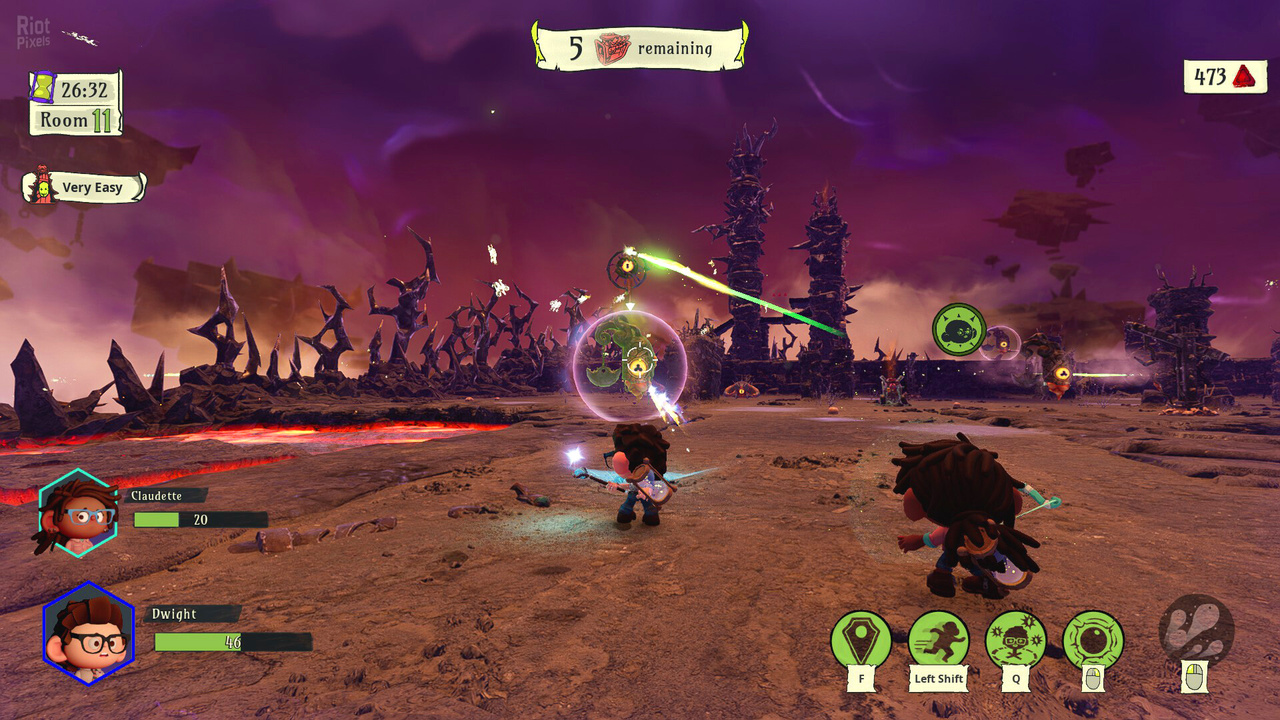Click the Very Easy difficulty banner
Viewport: 1280px width, 720px height.
pyautogui.click(x=92, y=188)
